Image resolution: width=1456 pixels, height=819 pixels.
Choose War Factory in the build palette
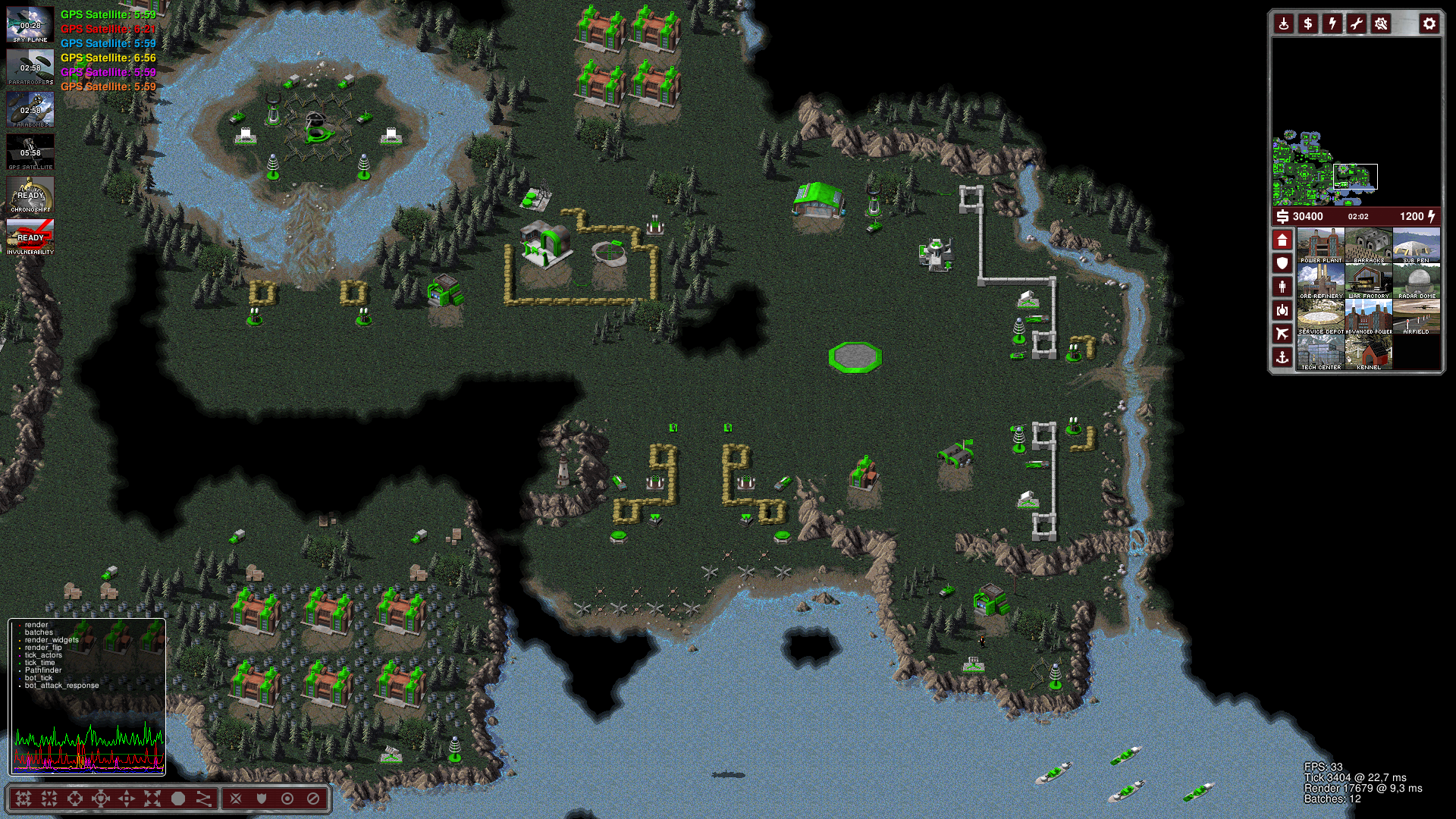click(1369, 281)
